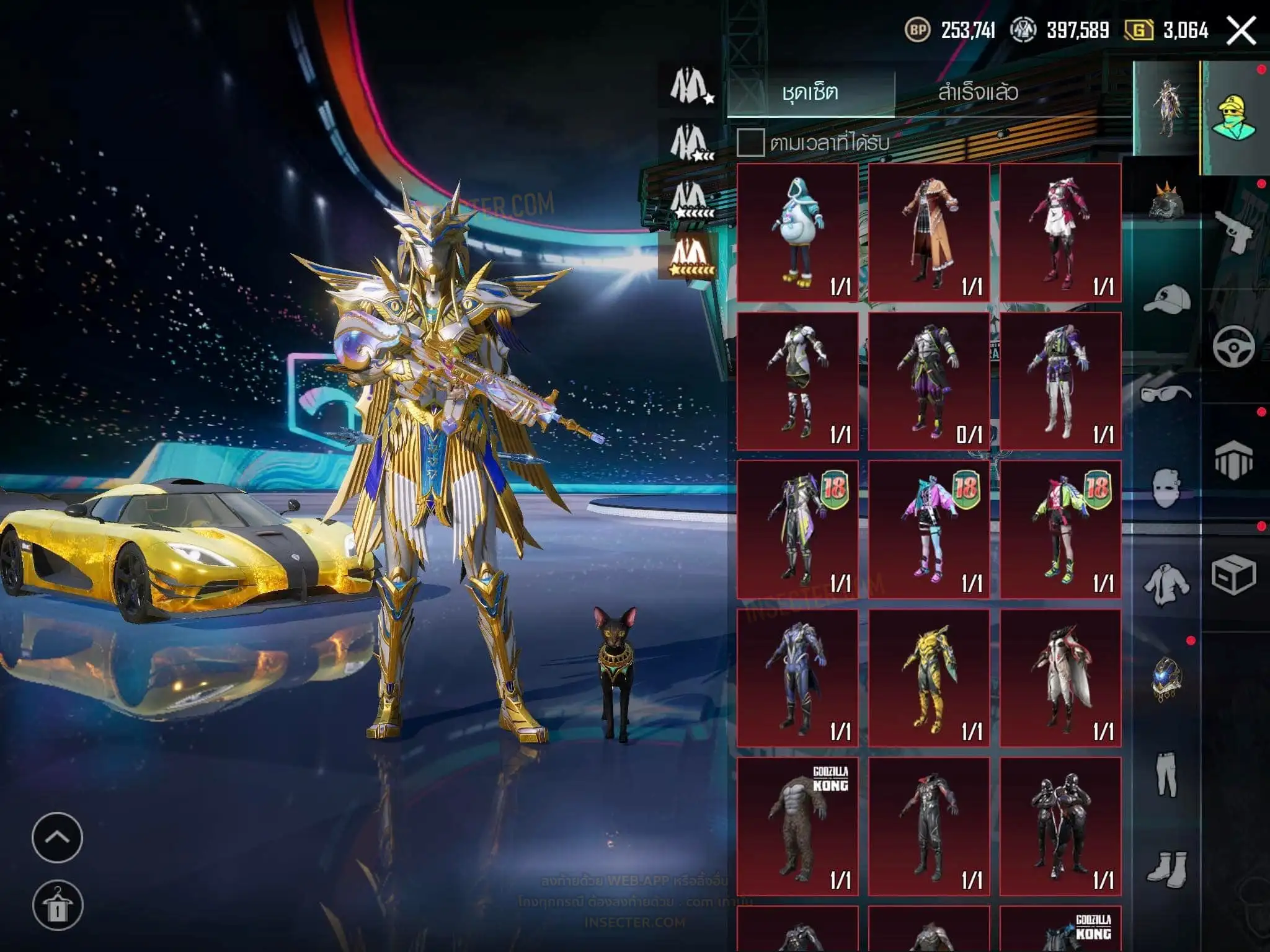Open the boots footwear category
The width and height of the screenshot is (1270, 952).
tap(1166, 868)
